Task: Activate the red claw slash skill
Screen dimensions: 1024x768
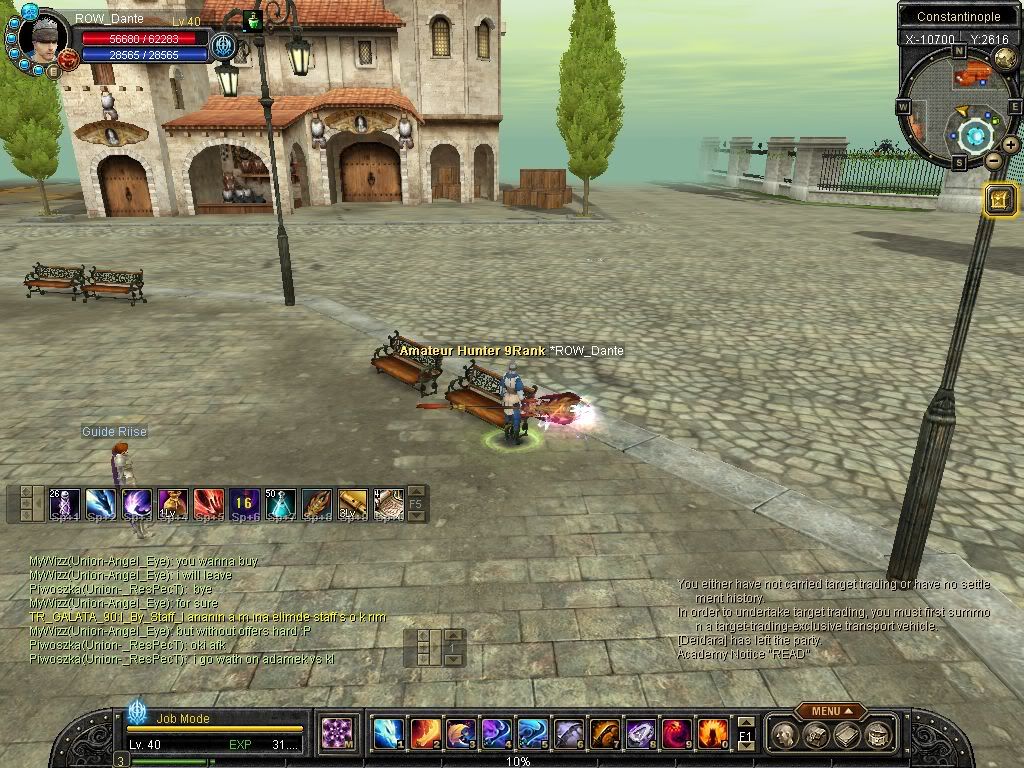Action: click(x=208, y=504)
